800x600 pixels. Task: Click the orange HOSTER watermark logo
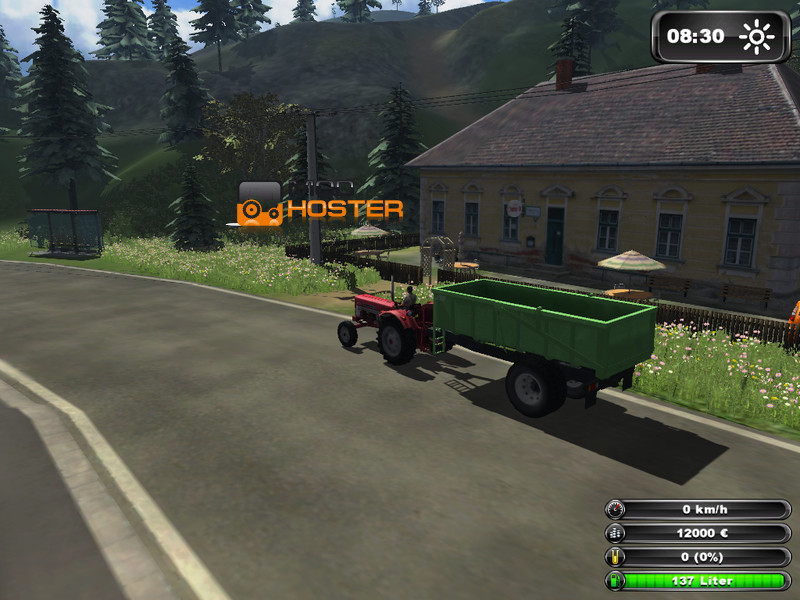320,205
